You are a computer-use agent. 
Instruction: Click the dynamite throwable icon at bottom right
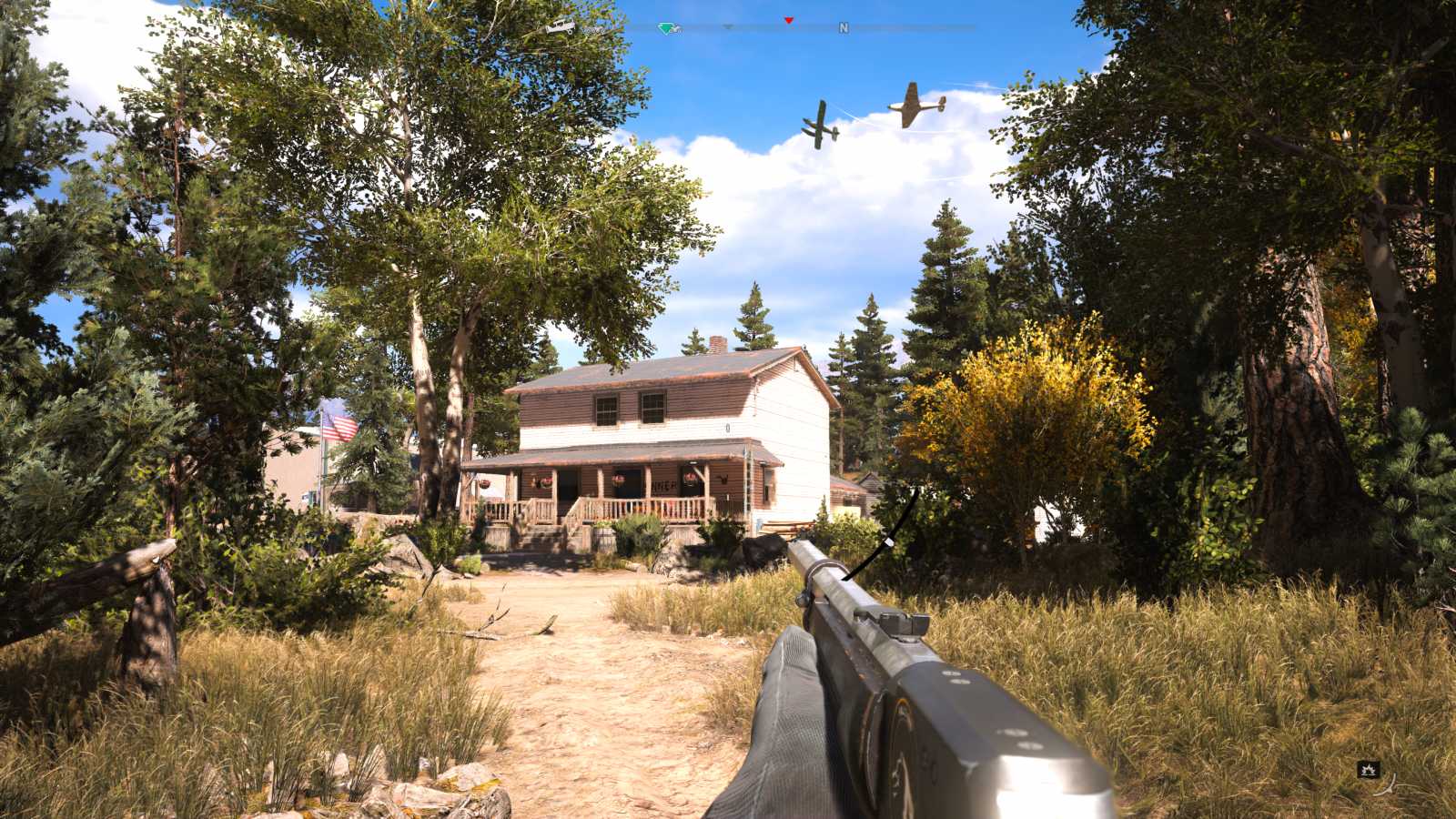1368,769
